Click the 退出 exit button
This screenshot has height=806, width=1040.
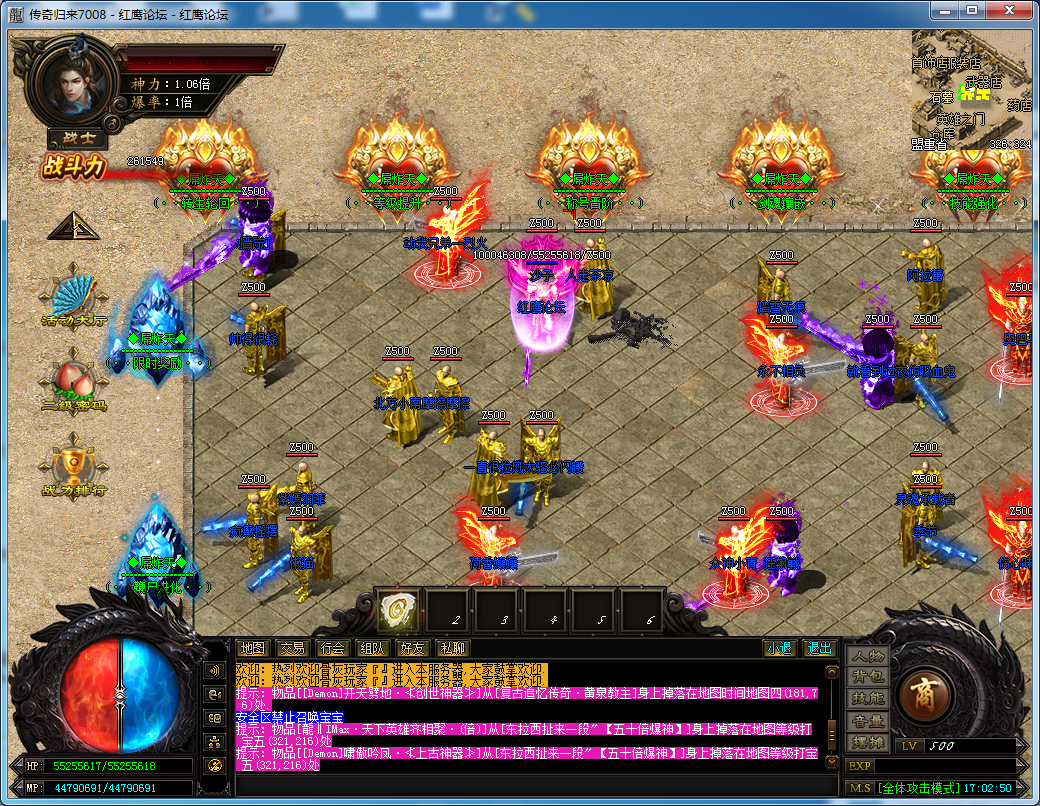pyautogui.click(x=819, y=648)
